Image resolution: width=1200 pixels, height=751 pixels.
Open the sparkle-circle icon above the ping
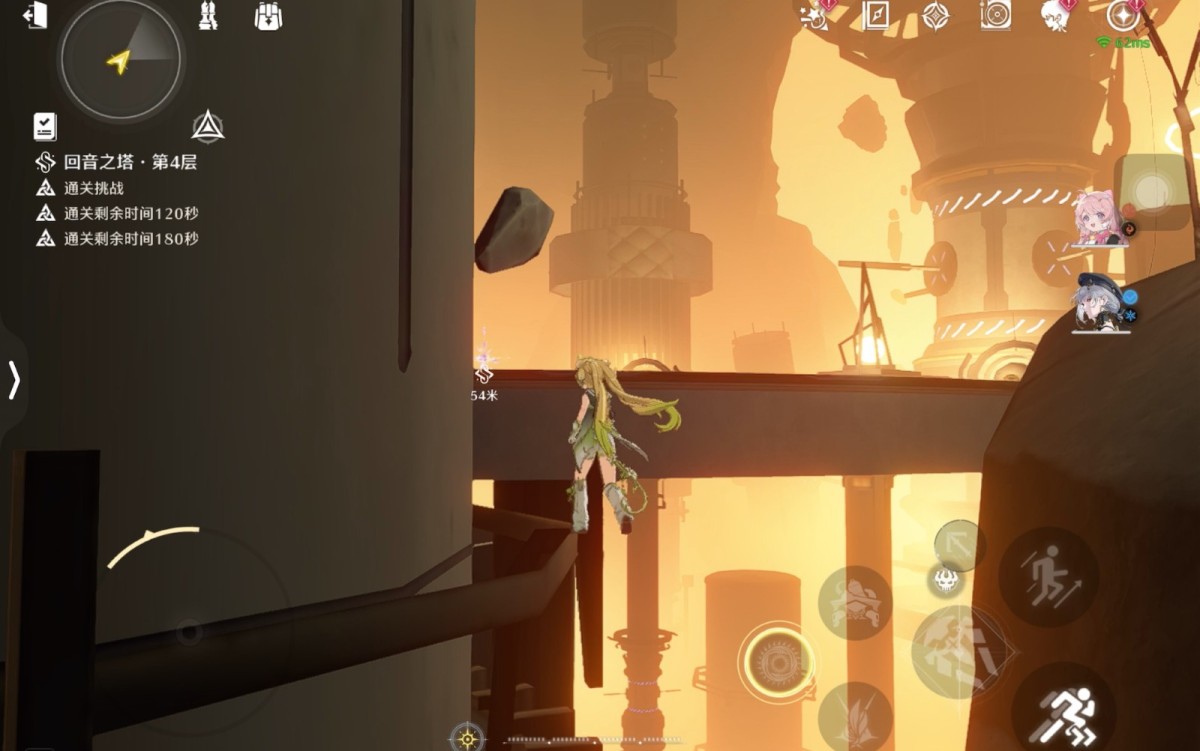(1123, 15)
